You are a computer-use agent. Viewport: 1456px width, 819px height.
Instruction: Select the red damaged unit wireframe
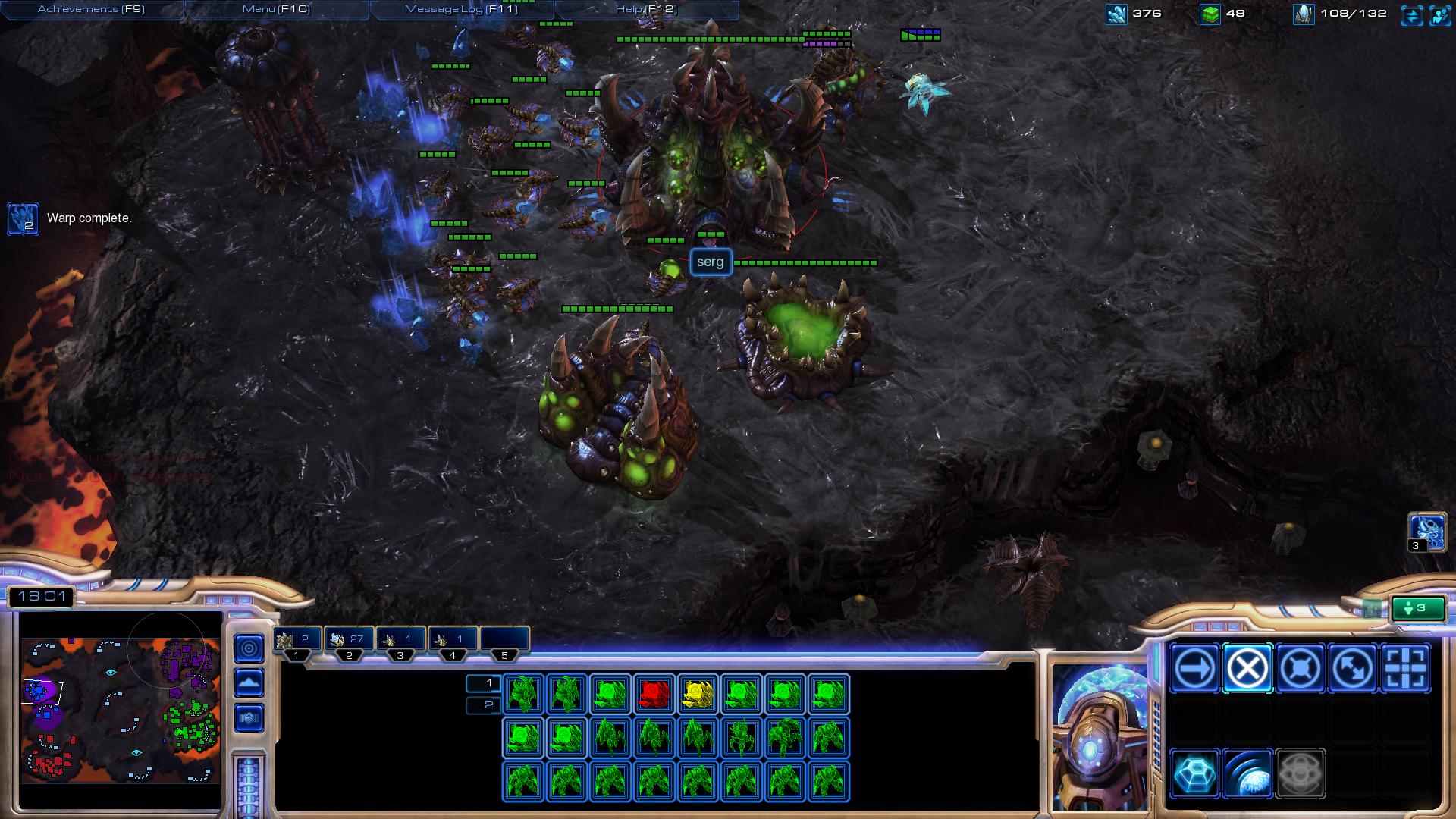[x=654, y=694]
